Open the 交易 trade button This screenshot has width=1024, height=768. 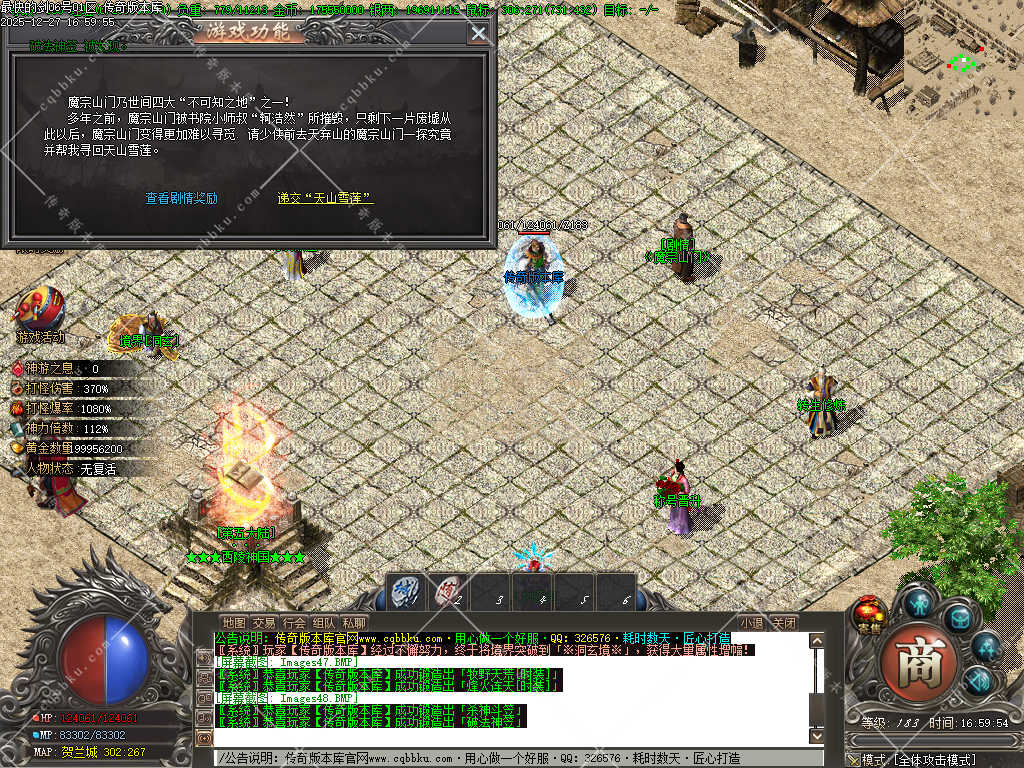coord(263,623)
